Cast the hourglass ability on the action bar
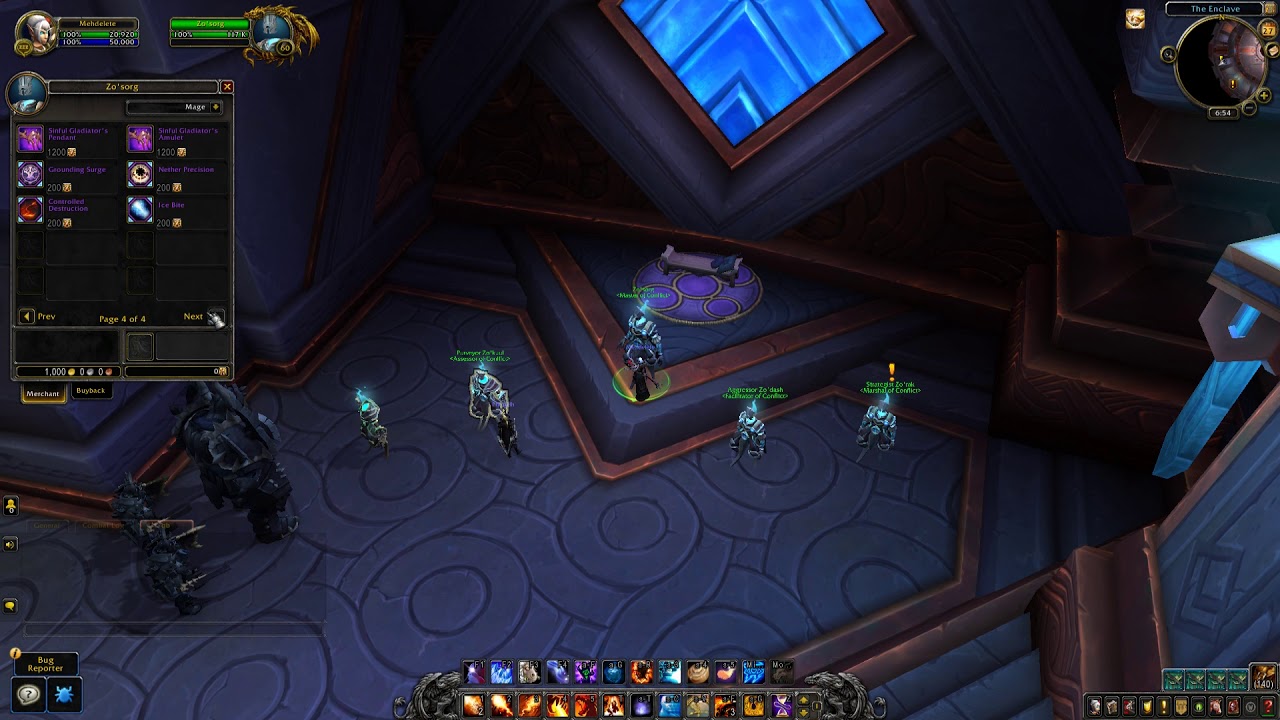The width and height of the screenshot is (1280, 720). coord(781,706)
